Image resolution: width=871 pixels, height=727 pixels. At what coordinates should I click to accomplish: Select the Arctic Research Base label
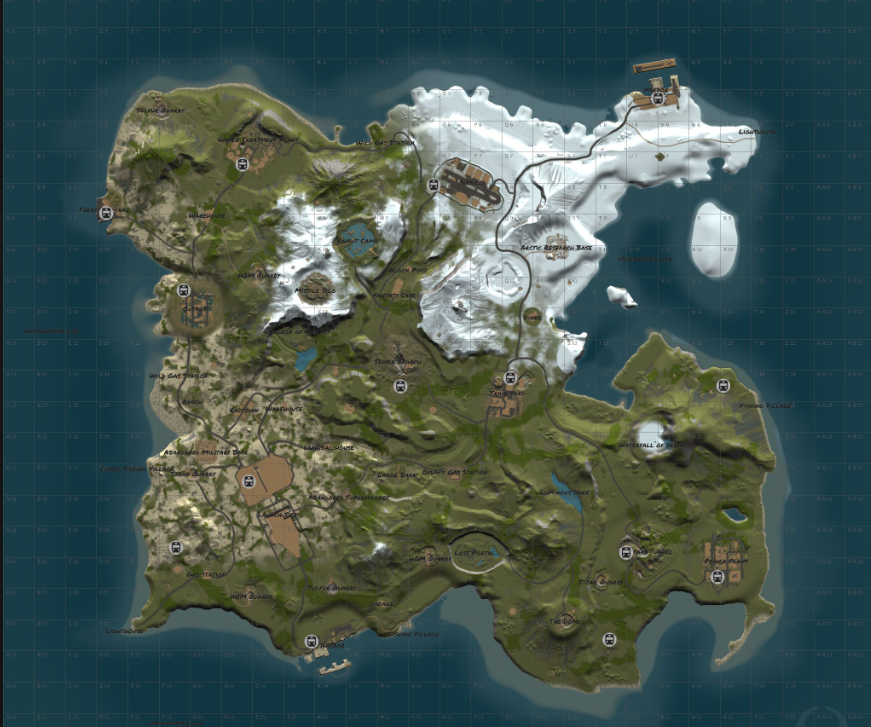click(x=557, y=246)
